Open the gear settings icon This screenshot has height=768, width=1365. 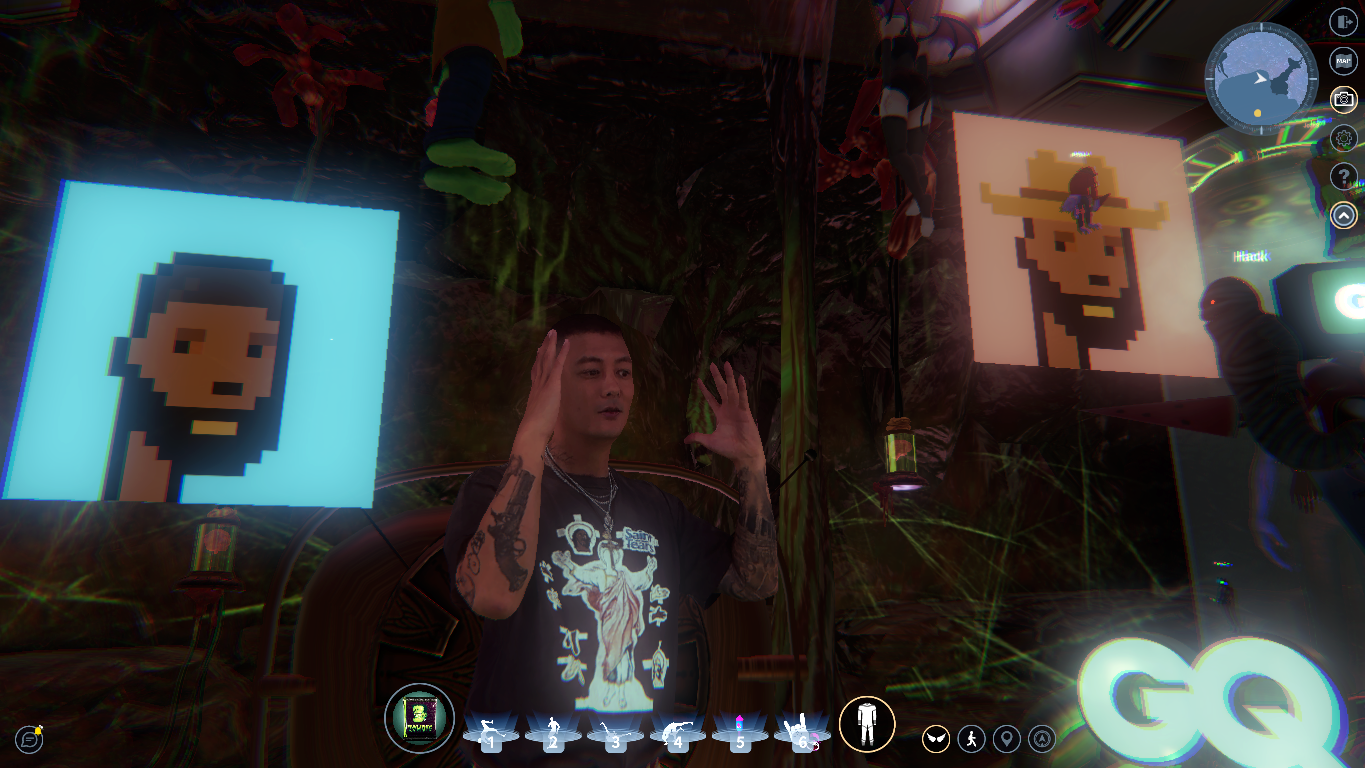1343,138
